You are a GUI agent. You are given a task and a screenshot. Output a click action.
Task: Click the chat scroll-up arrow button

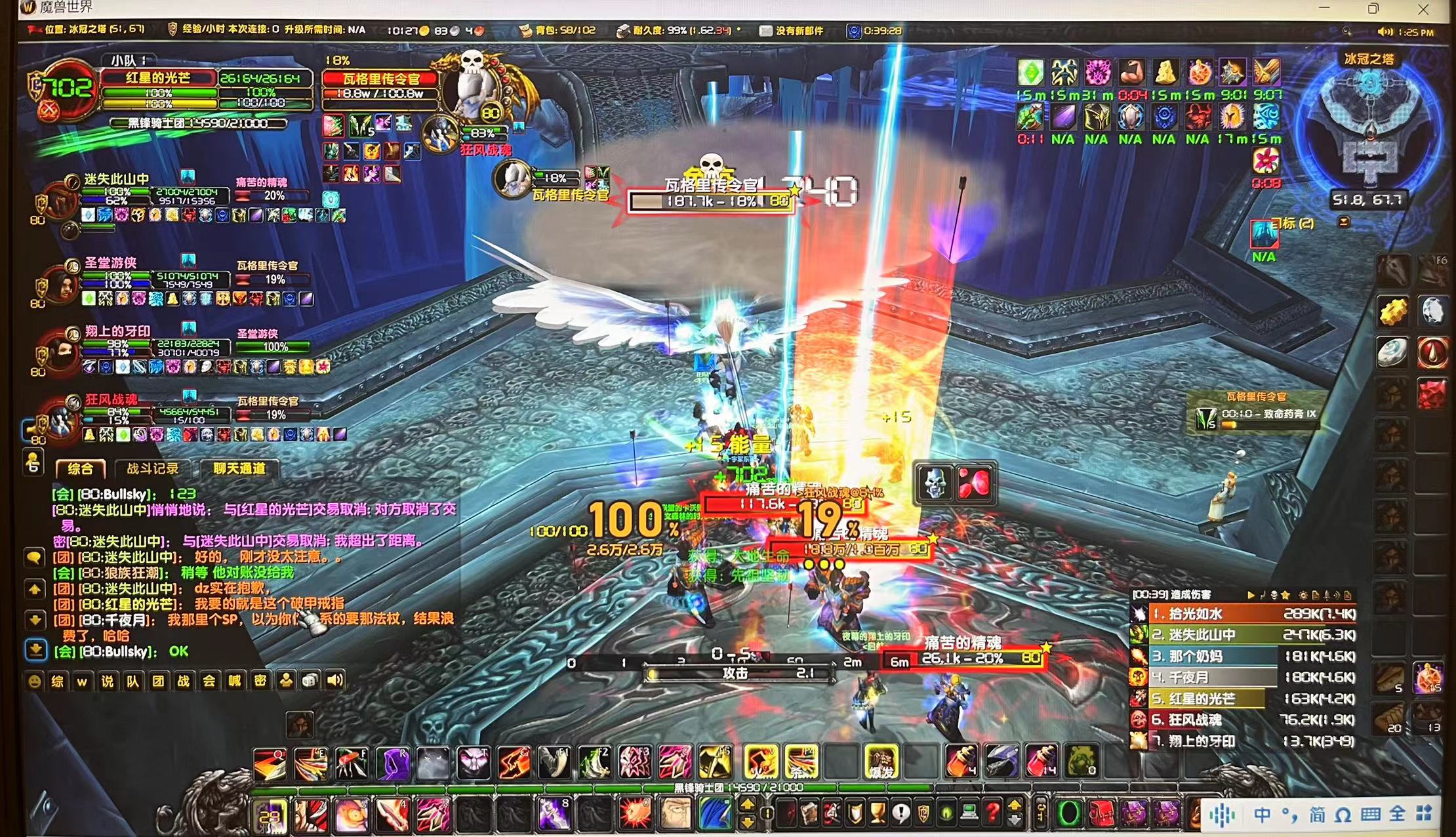[34, 588]
